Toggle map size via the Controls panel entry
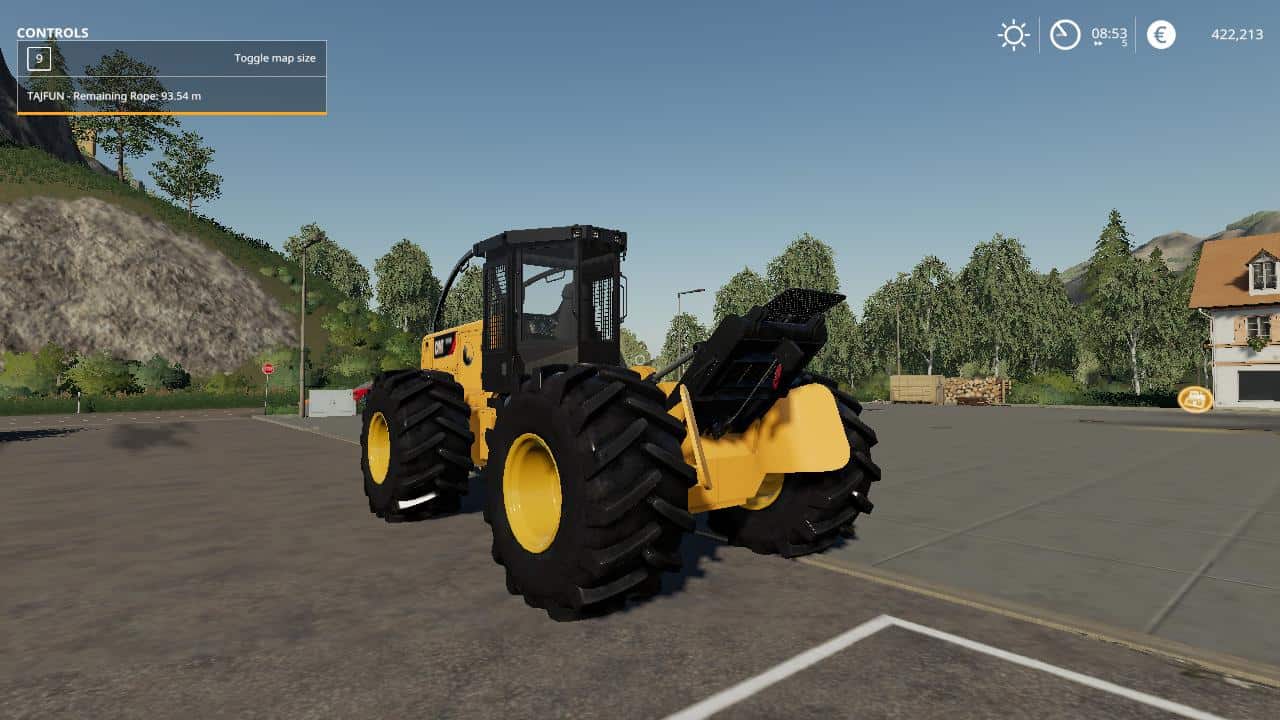1280x720 pixels. pyautogui.click(x=277, y=58)
